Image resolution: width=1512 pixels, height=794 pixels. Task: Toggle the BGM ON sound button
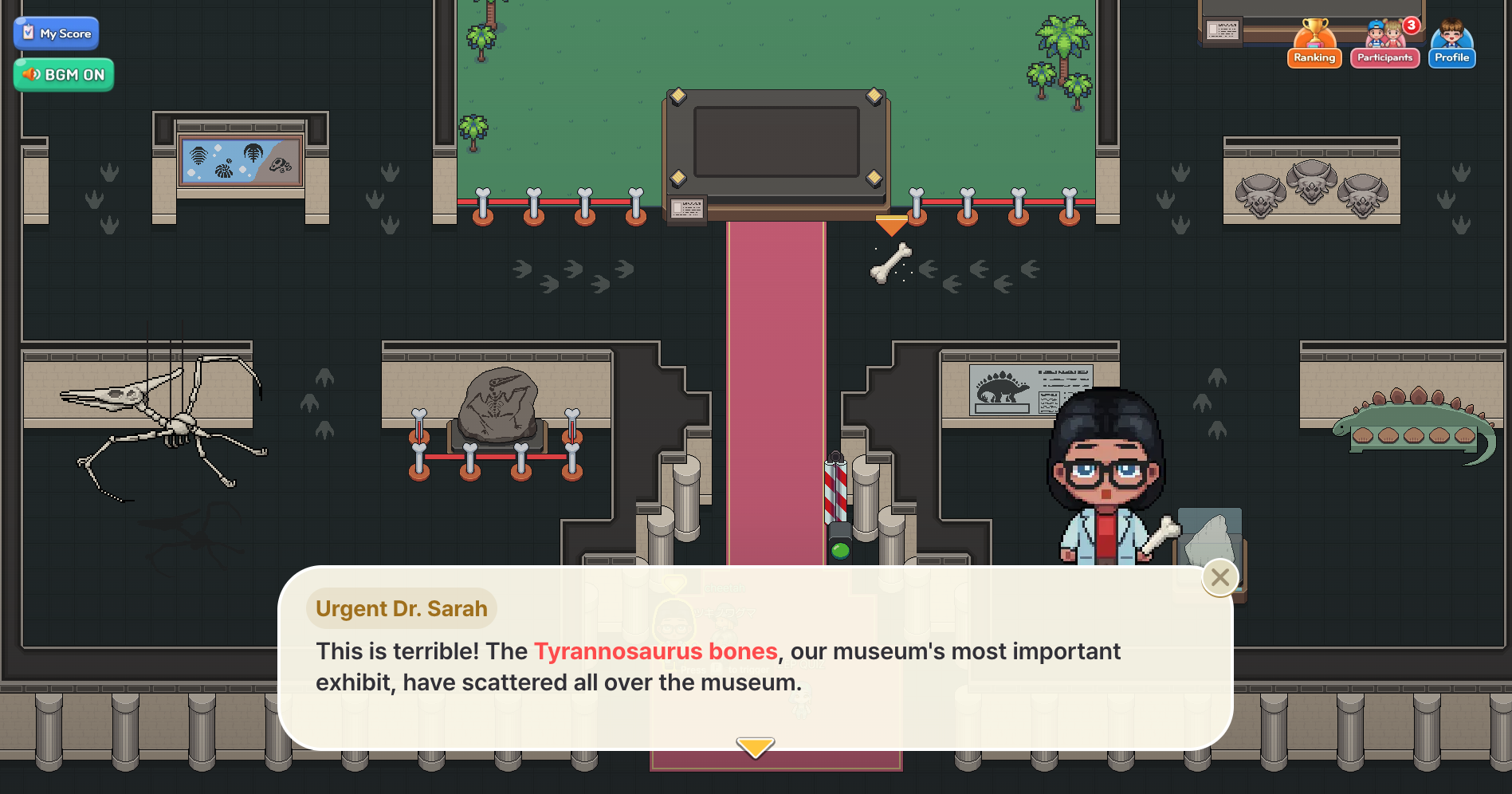coord(64,75)
